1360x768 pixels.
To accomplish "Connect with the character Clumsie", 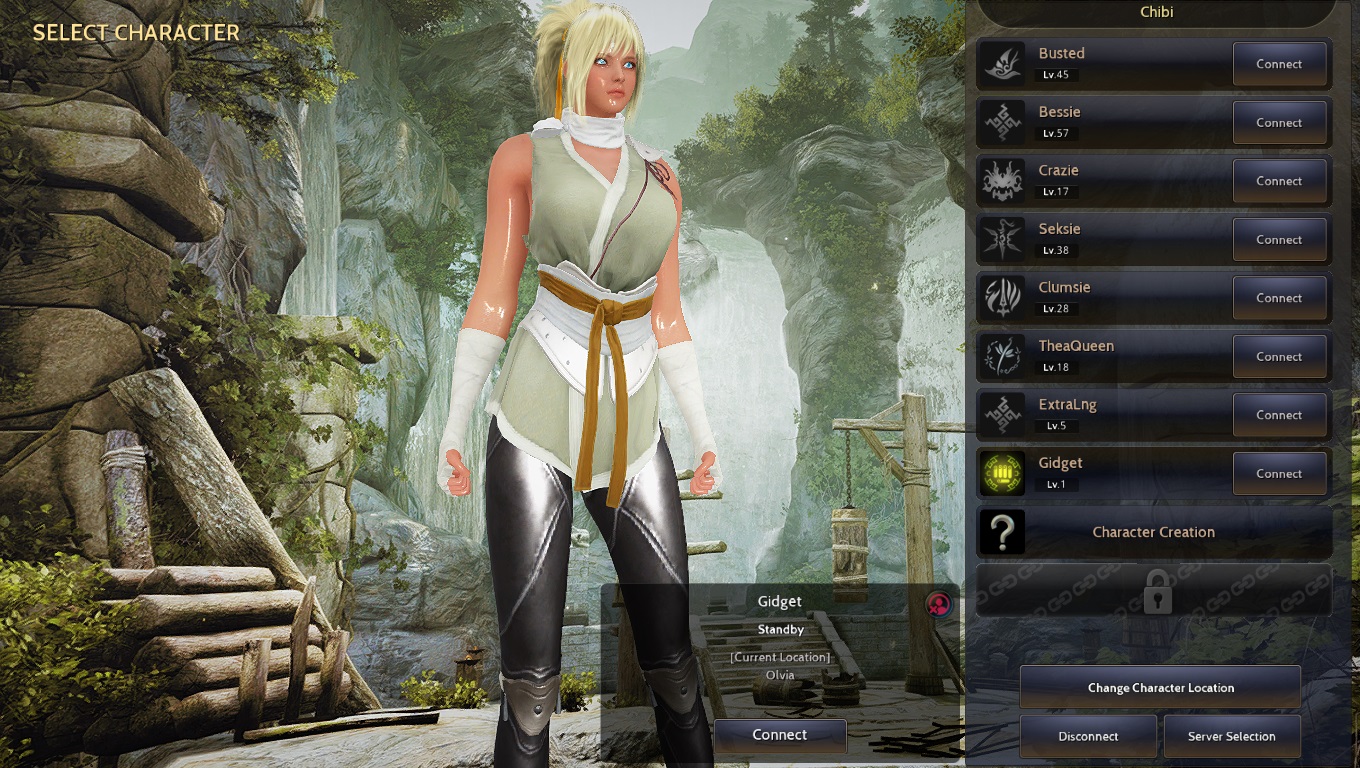I will pos(1279,298).
